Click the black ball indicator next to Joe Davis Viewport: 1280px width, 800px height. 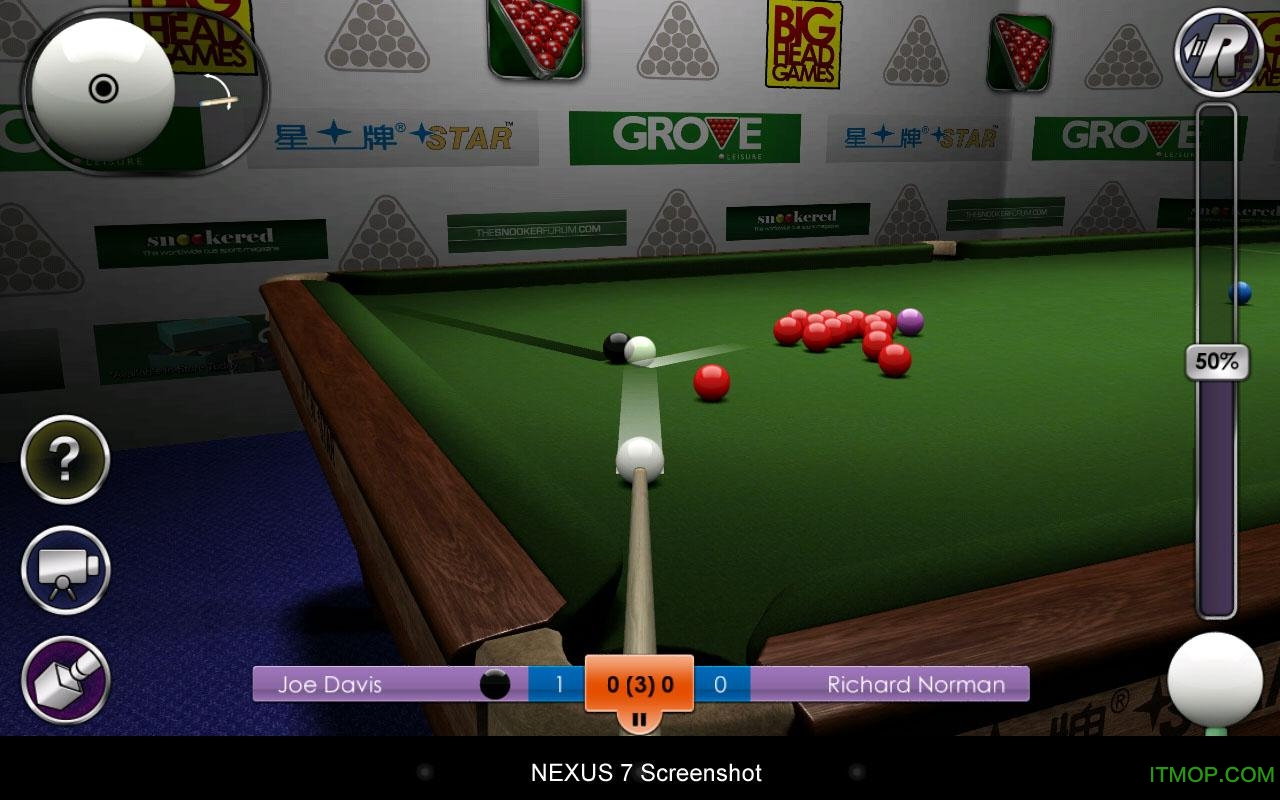click(x=493, y=684)
